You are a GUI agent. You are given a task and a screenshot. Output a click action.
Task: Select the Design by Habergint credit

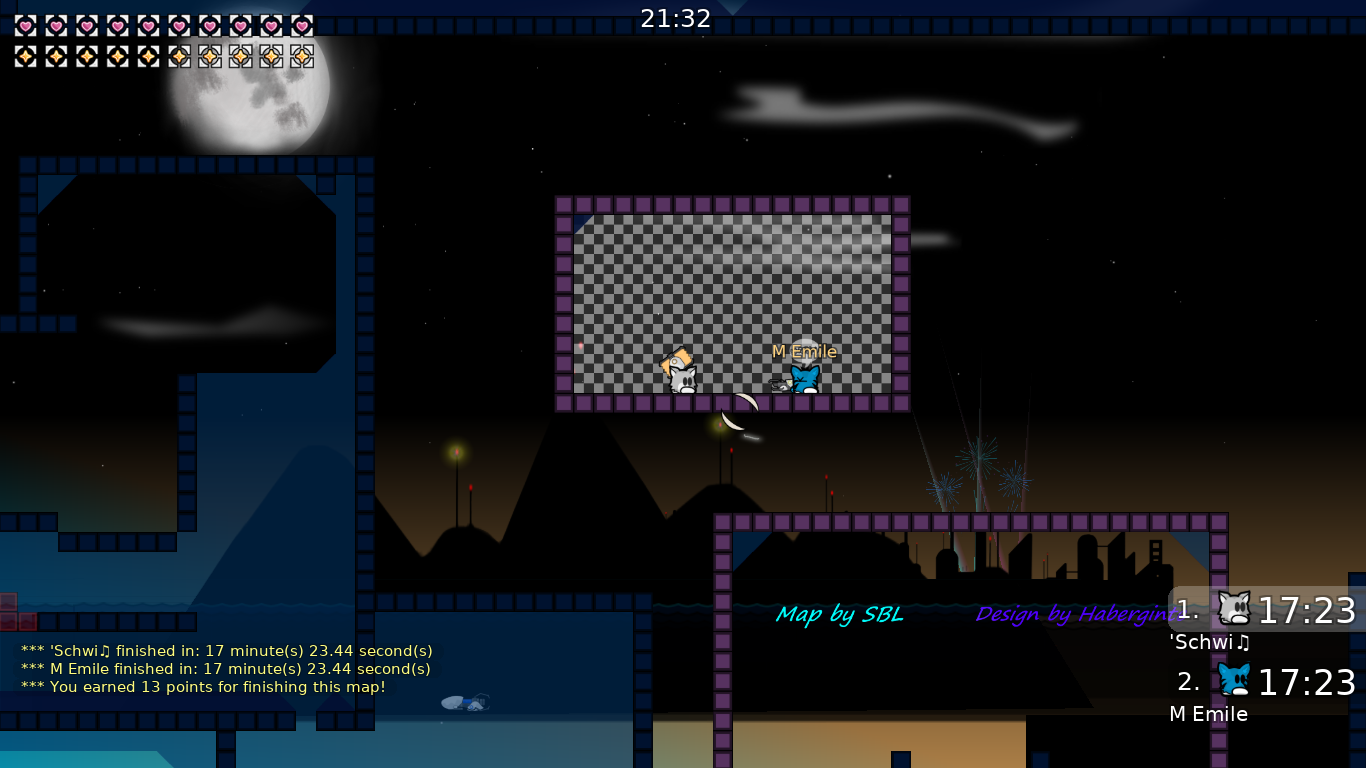pos(1076,614)
